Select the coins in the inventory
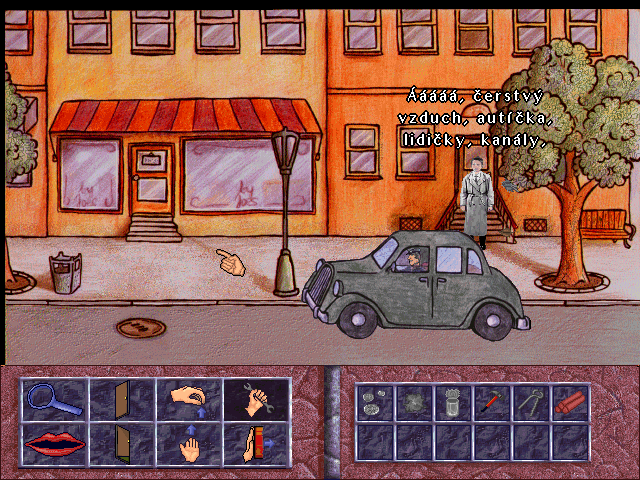The height and width of the screenshot is (480, 640). 375,402
